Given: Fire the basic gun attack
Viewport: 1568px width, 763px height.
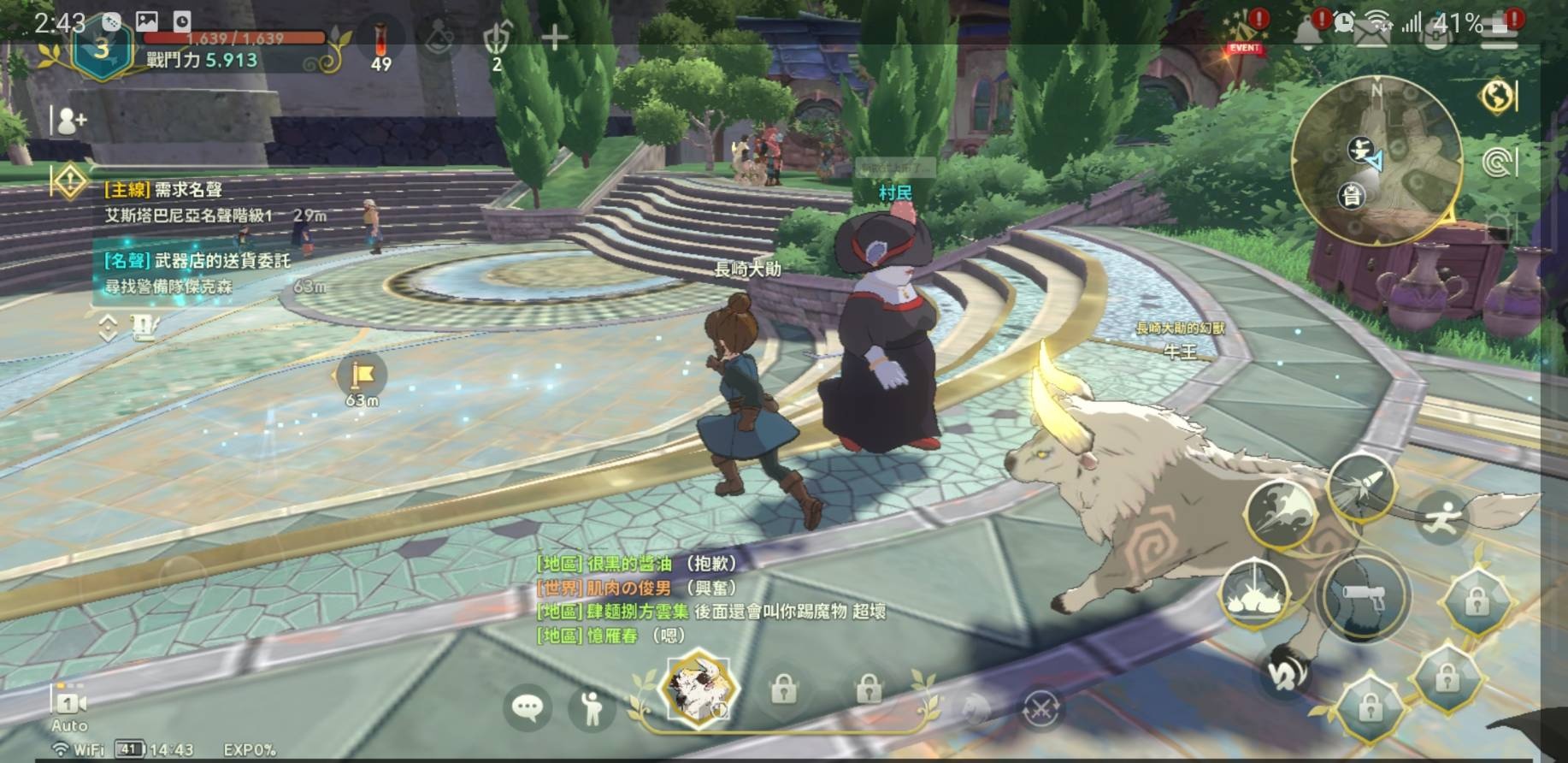Looking at the screenshot, I should [1362, 596].
